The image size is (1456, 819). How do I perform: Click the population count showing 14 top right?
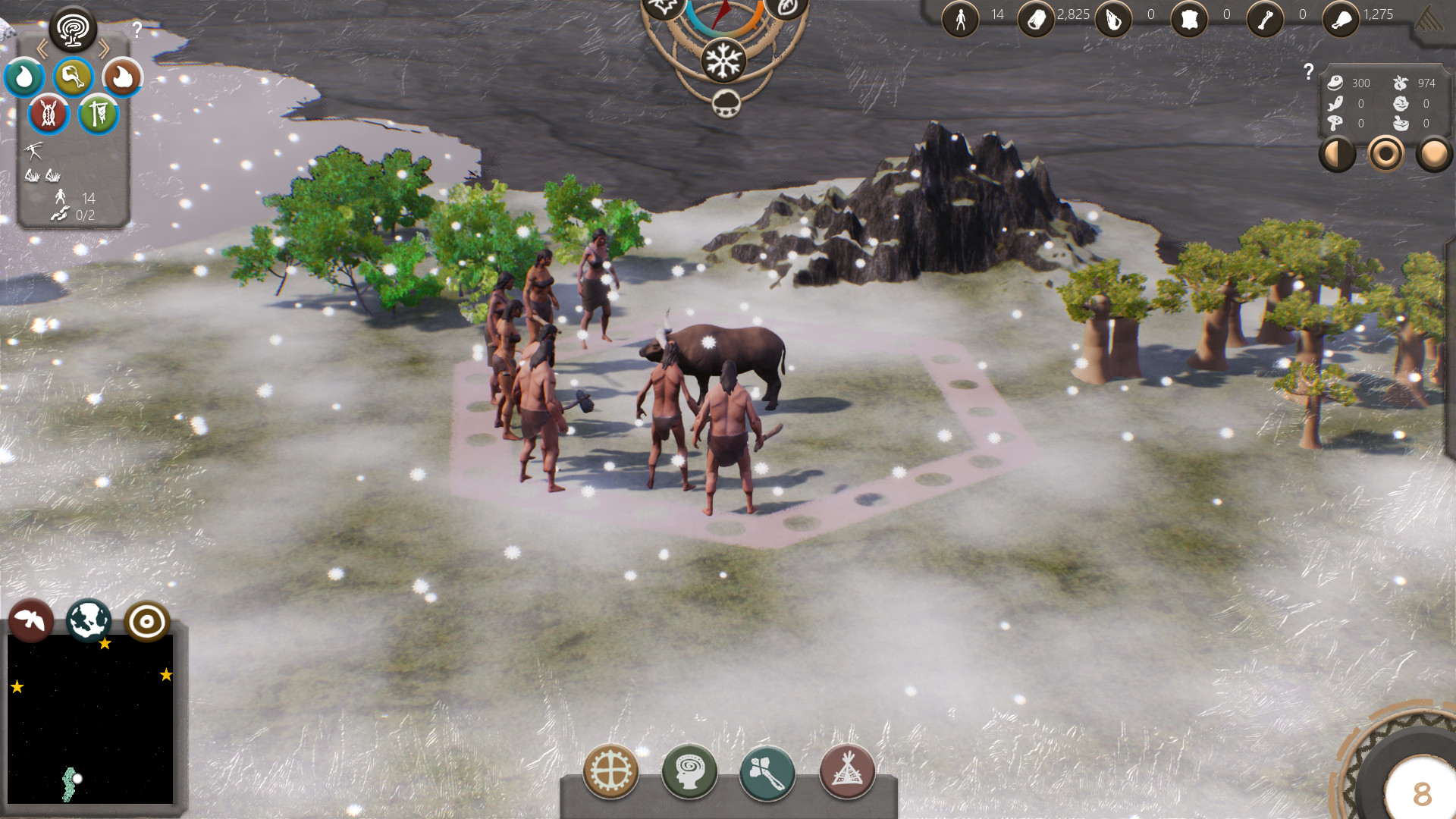tap(996, 14)
